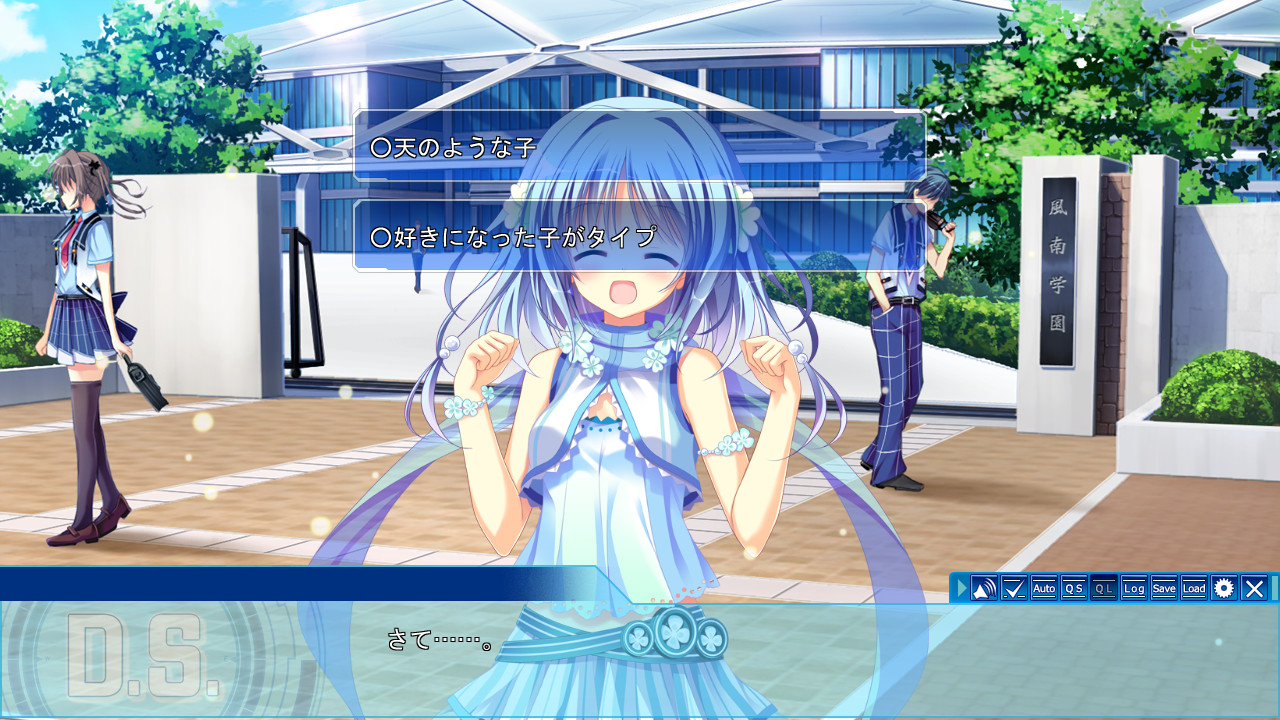Enable Auto read mode
1280x720 pixels.
coord(1045,590)
